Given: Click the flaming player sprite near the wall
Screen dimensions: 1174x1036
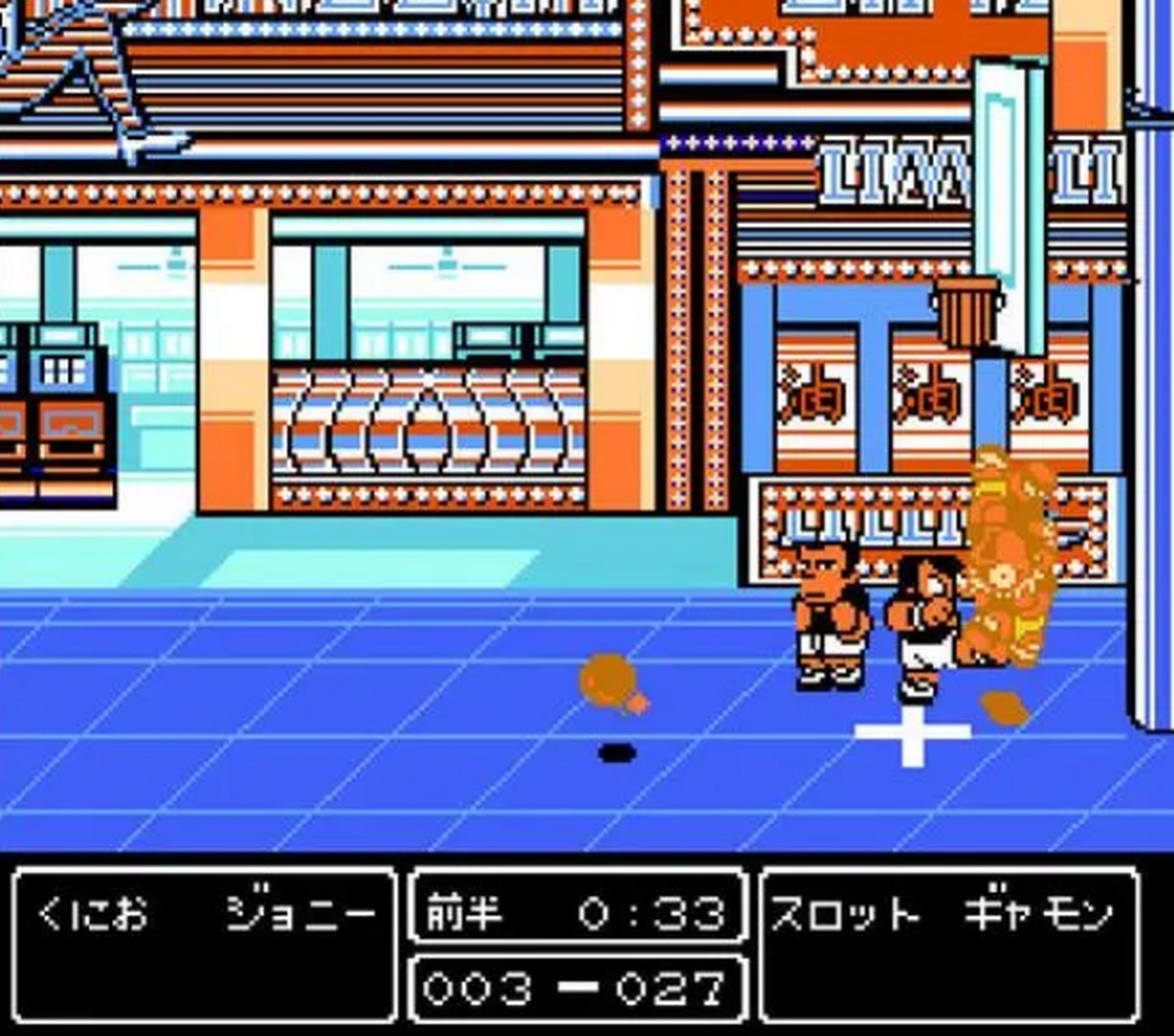Looking at the screenshot, I should (1008, 567).
